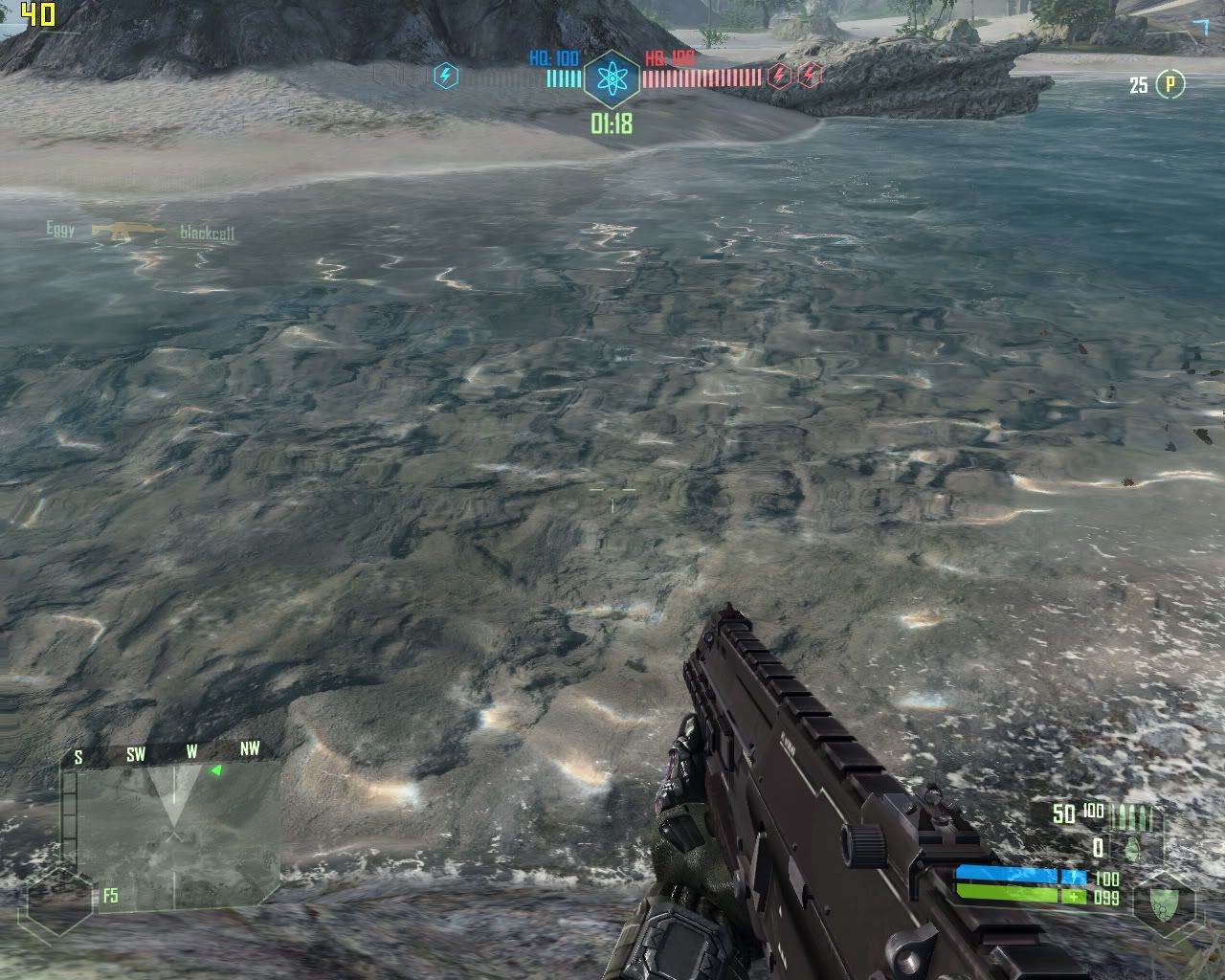Activate the nanosuit mode hexagon icon
This screenshot has width=1225, height=980.
tap(1165, 902)
